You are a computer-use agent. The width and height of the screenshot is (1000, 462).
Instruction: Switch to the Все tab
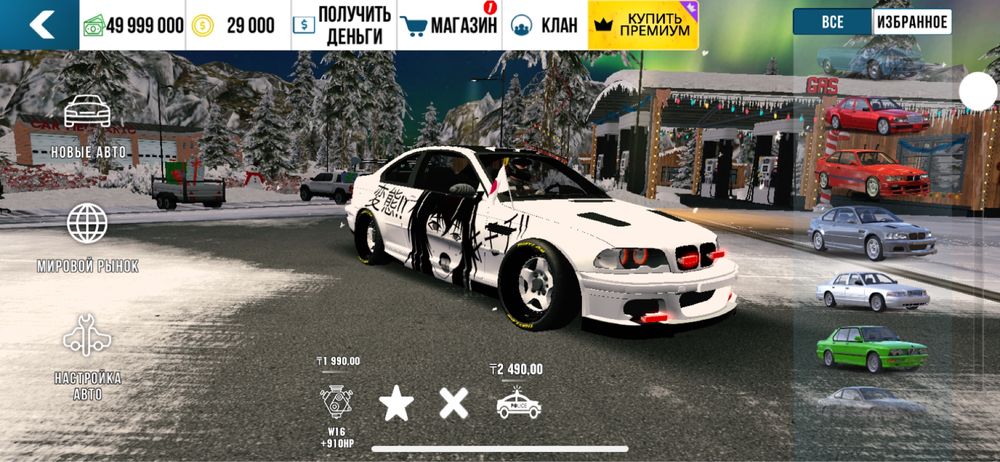pos(832,22)
